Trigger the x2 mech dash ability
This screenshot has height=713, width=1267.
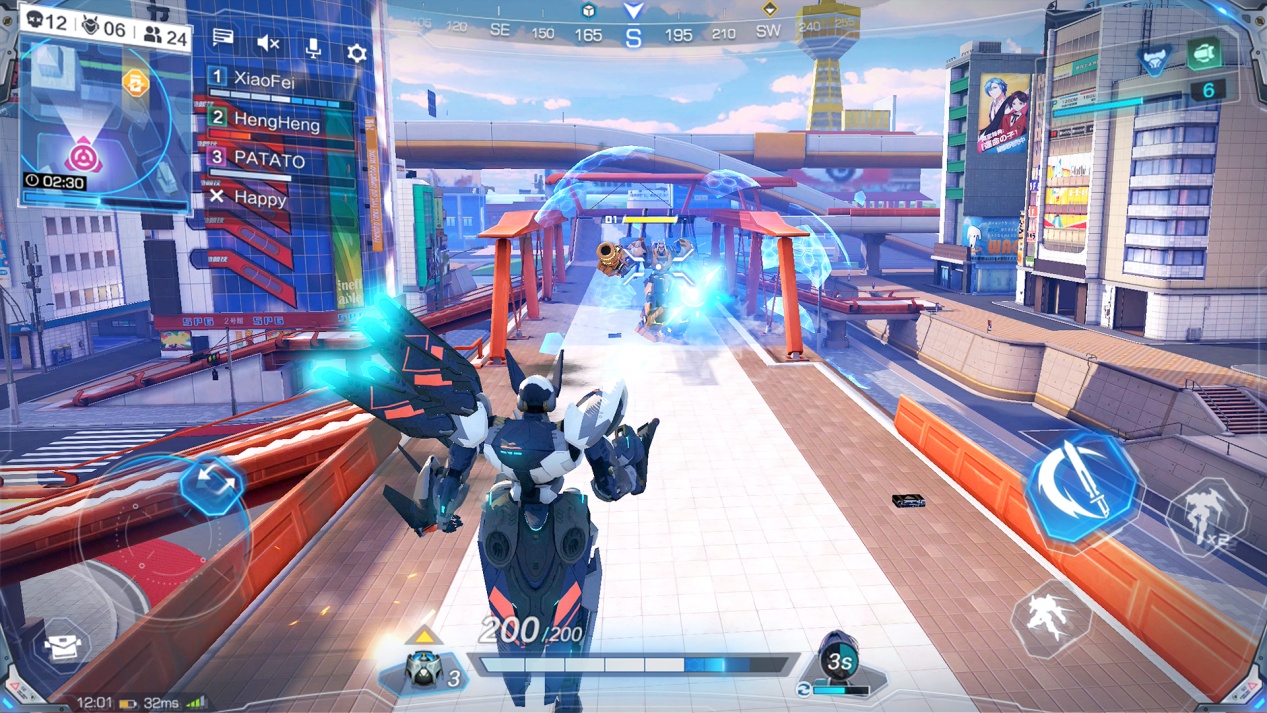click(x=1207, y=515)
